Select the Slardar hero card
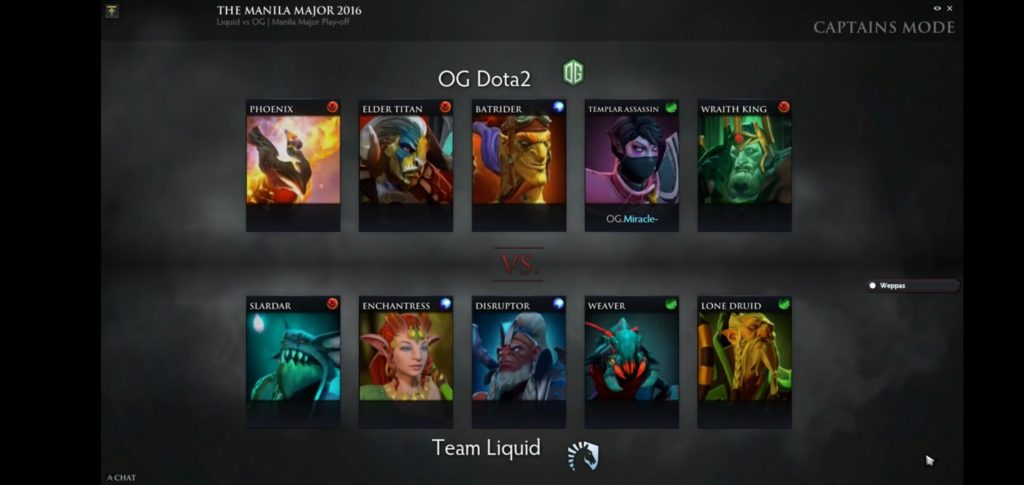 coord(293,356)
